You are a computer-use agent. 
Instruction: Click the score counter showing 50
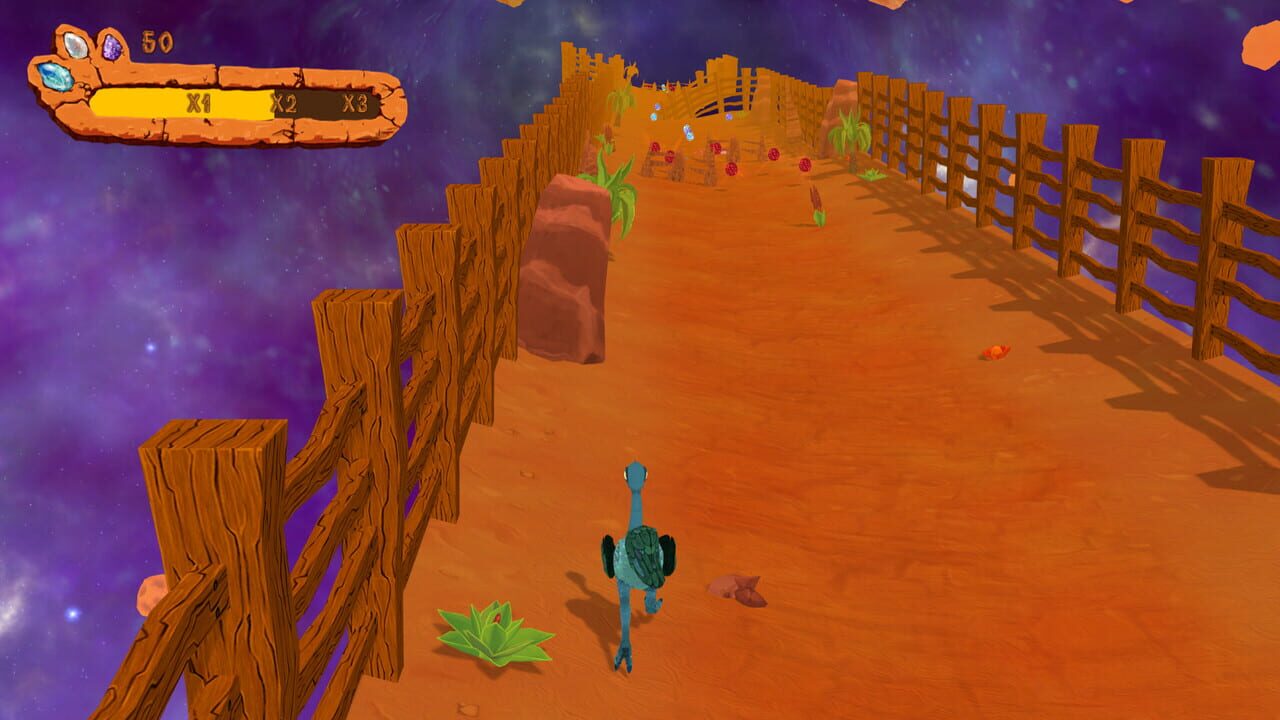pyautogui.click(x=156, y=40)
